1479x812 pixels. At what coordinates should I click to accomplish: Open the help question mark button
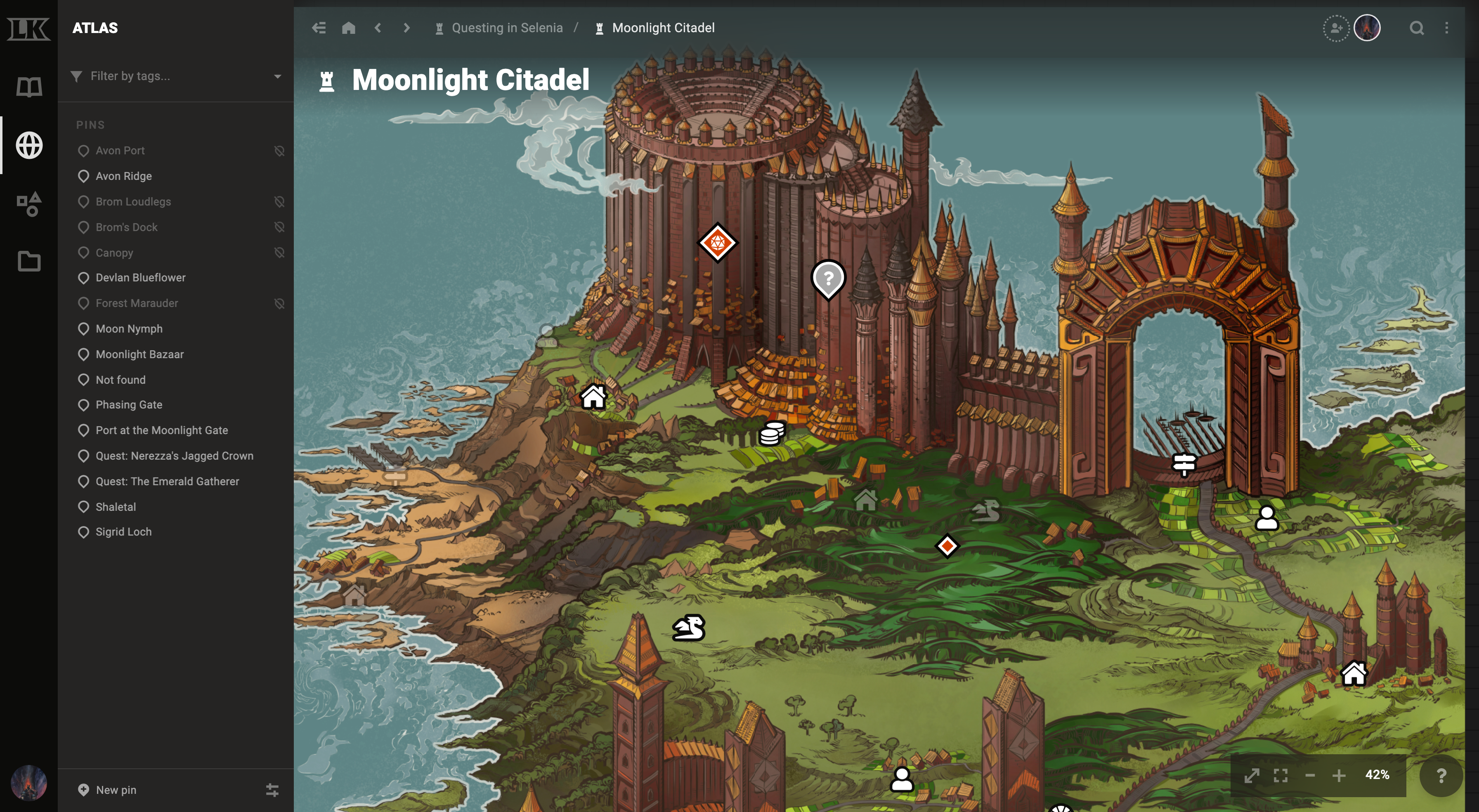click(x=1441, y=776)
